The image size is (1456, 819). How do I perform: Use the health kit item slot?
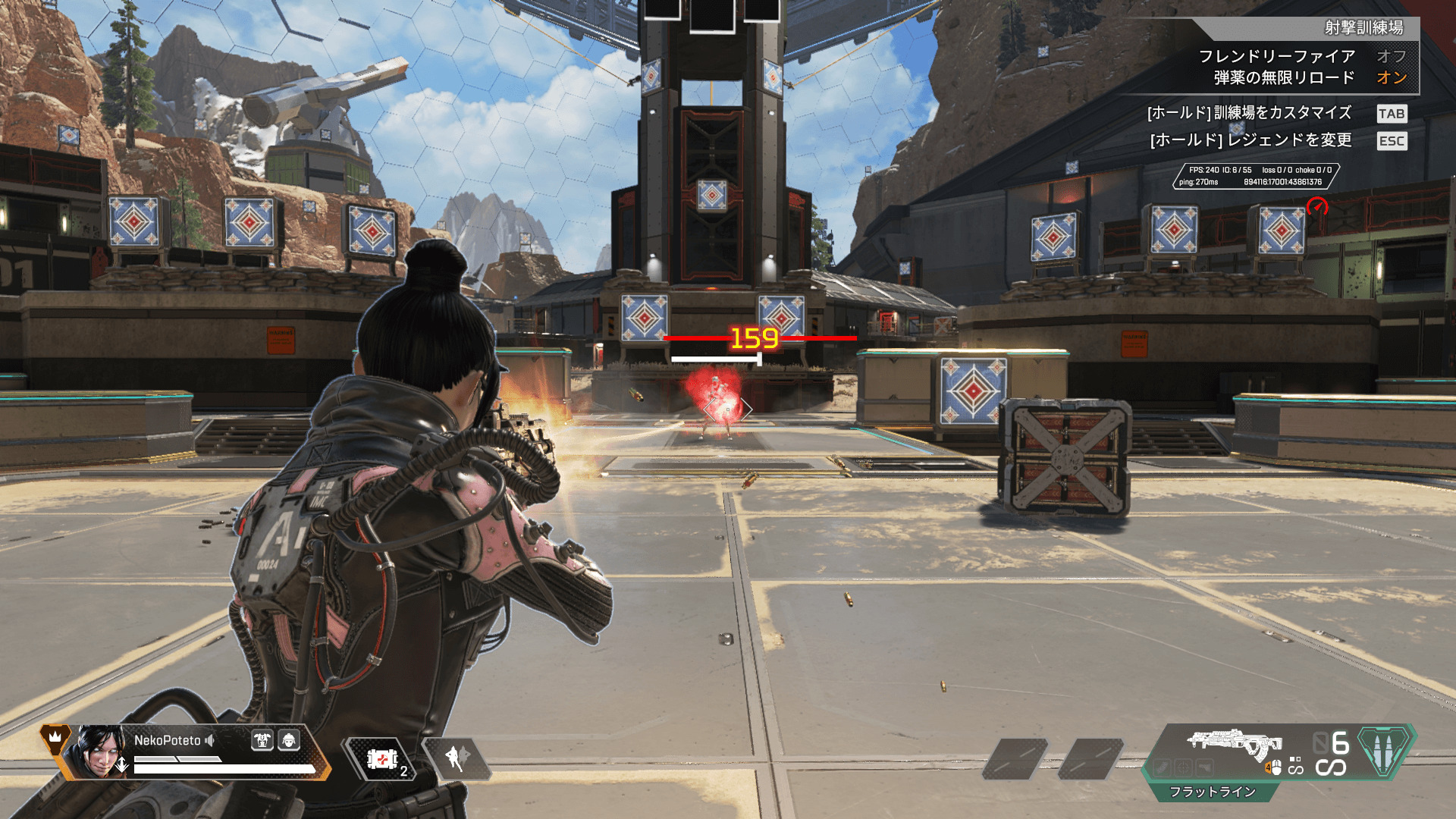pyautogui.click(x=383, y=759)
